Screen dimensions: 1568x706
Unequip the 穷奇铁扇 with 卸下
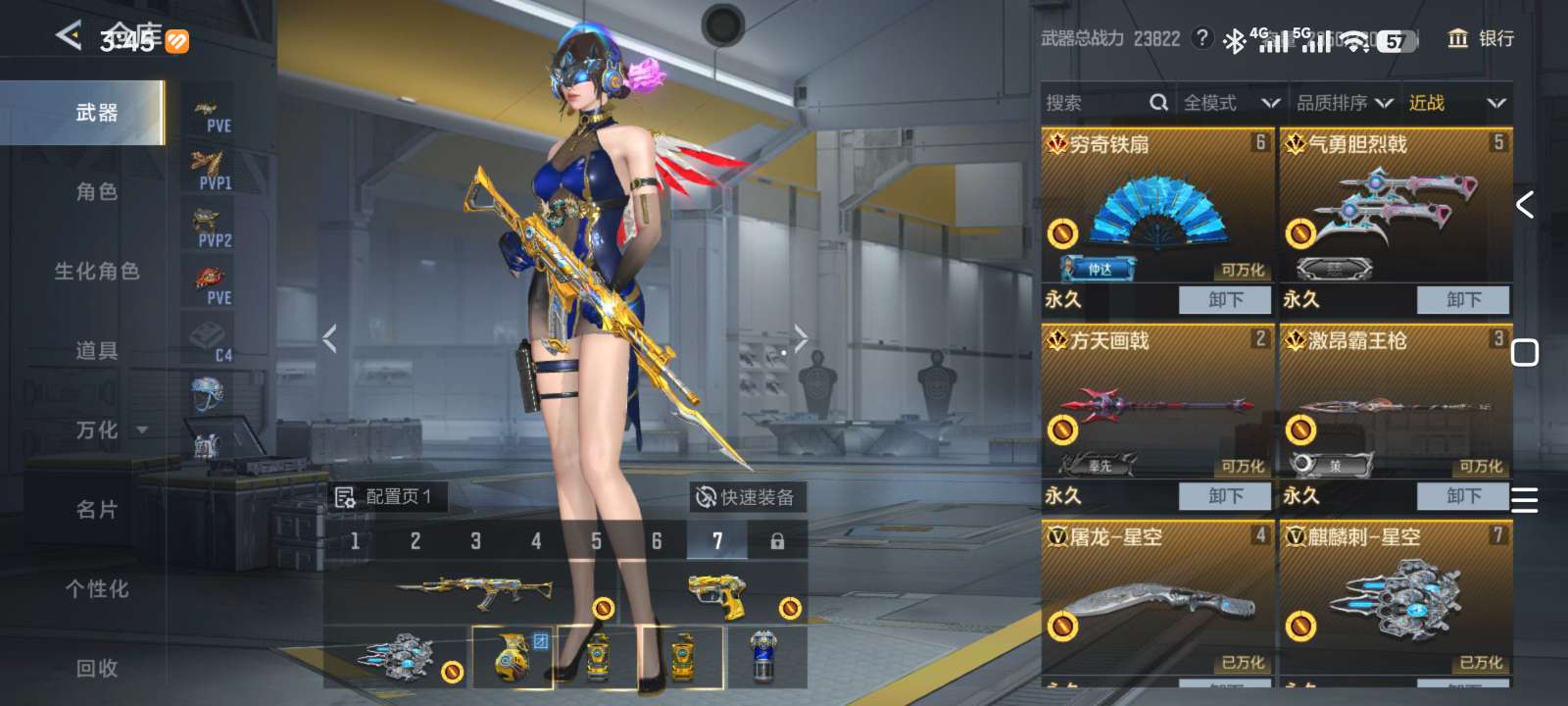(1224, 300)
